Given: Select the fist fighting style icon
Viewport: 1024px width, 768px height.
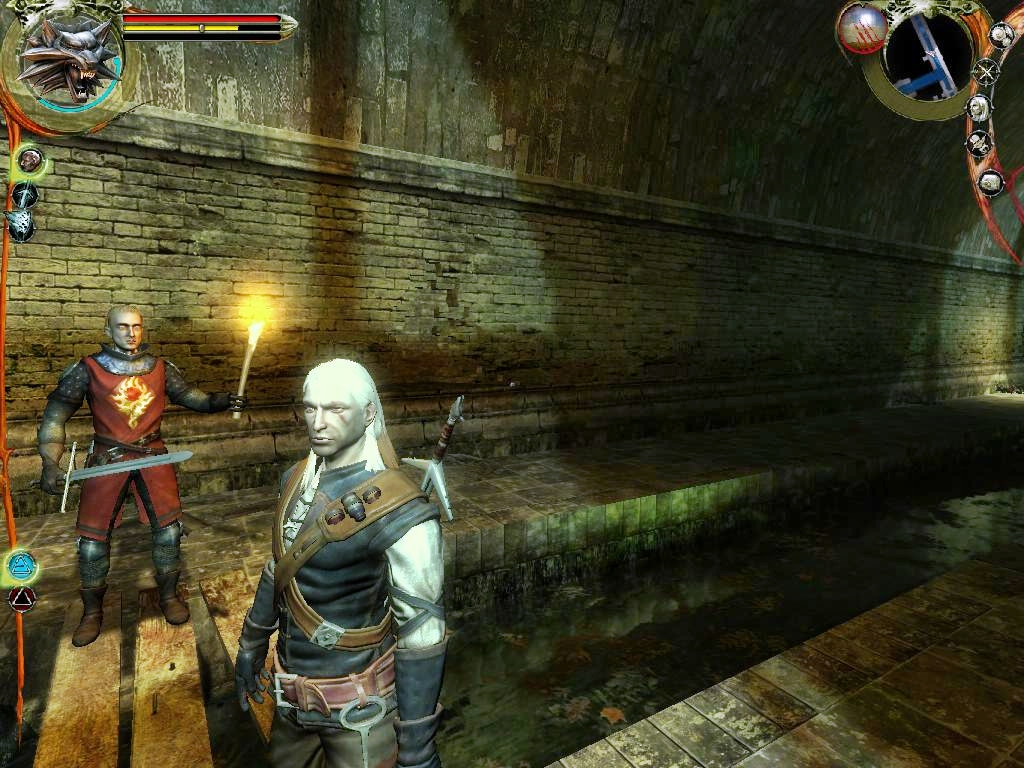Looking at the screenshot, I should [x=30, y=159].
